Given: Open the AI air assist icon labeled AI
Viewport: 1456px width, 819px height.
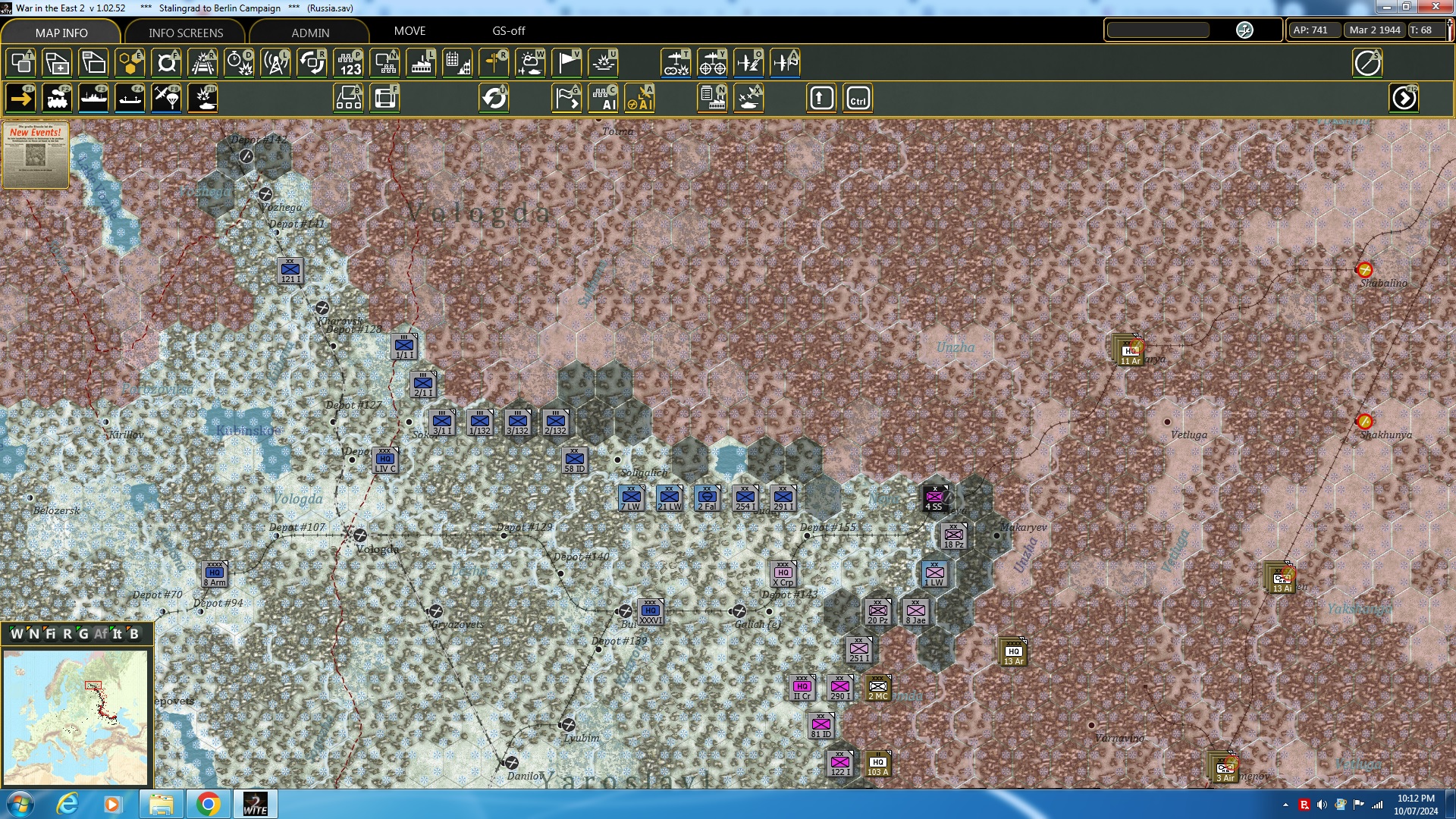Looking at the screenshot, I should pyautogui.click(x=641, y=98).
